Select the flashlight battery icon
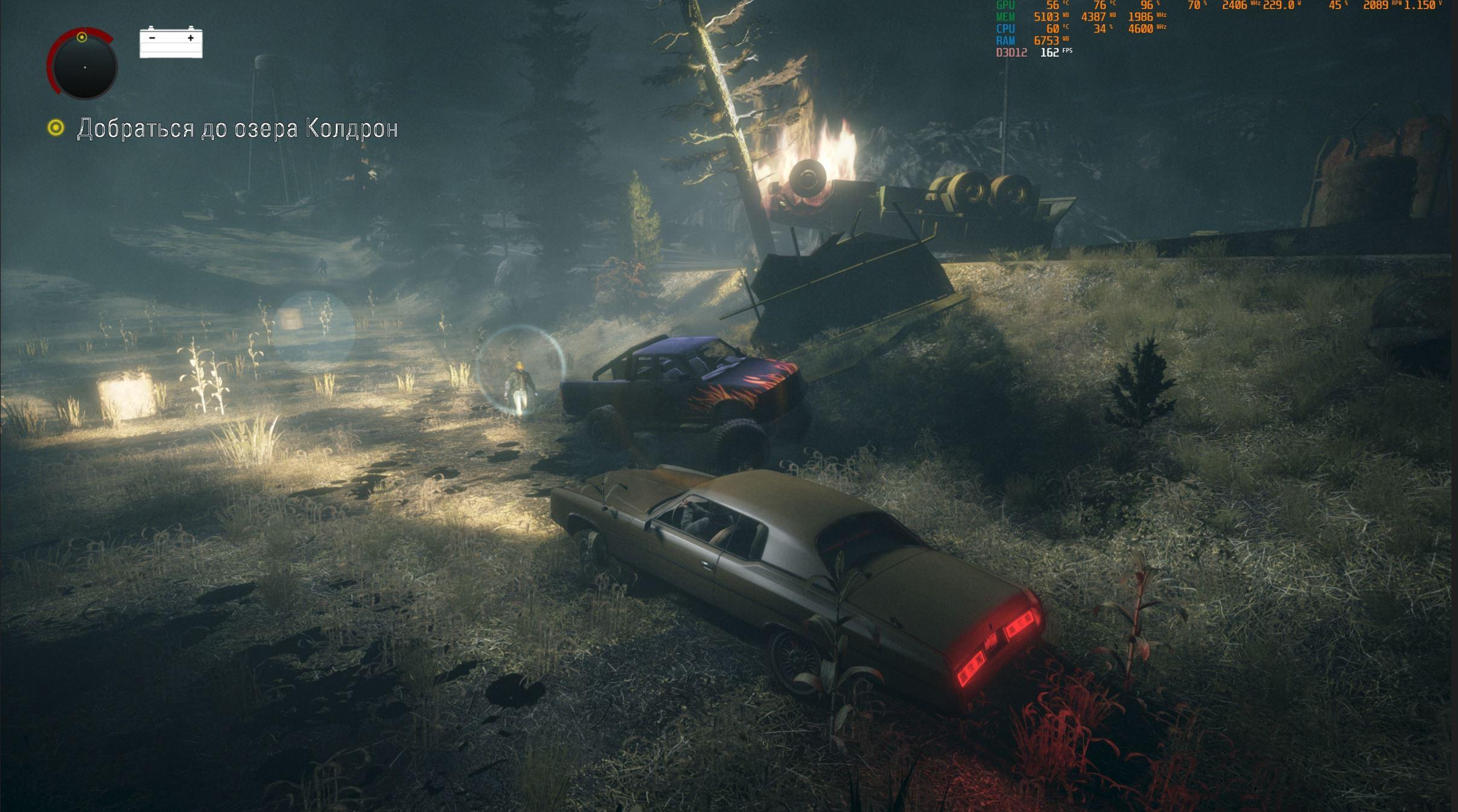The width and height of the screenshot is (1458, 812). (171, 42)
